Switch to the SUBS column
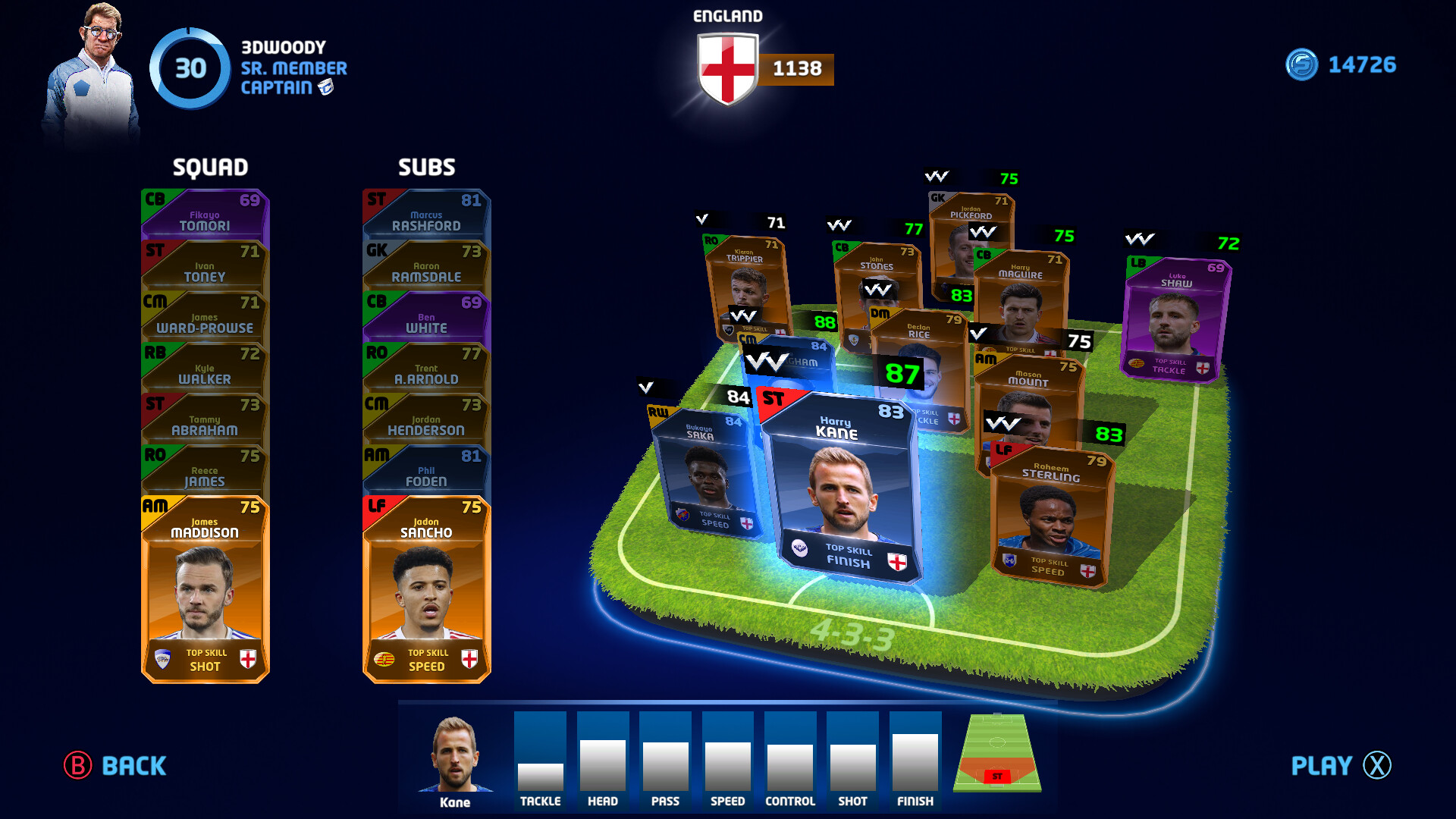The height and width of the screenshot is (819, 1456). pos(427,168)
